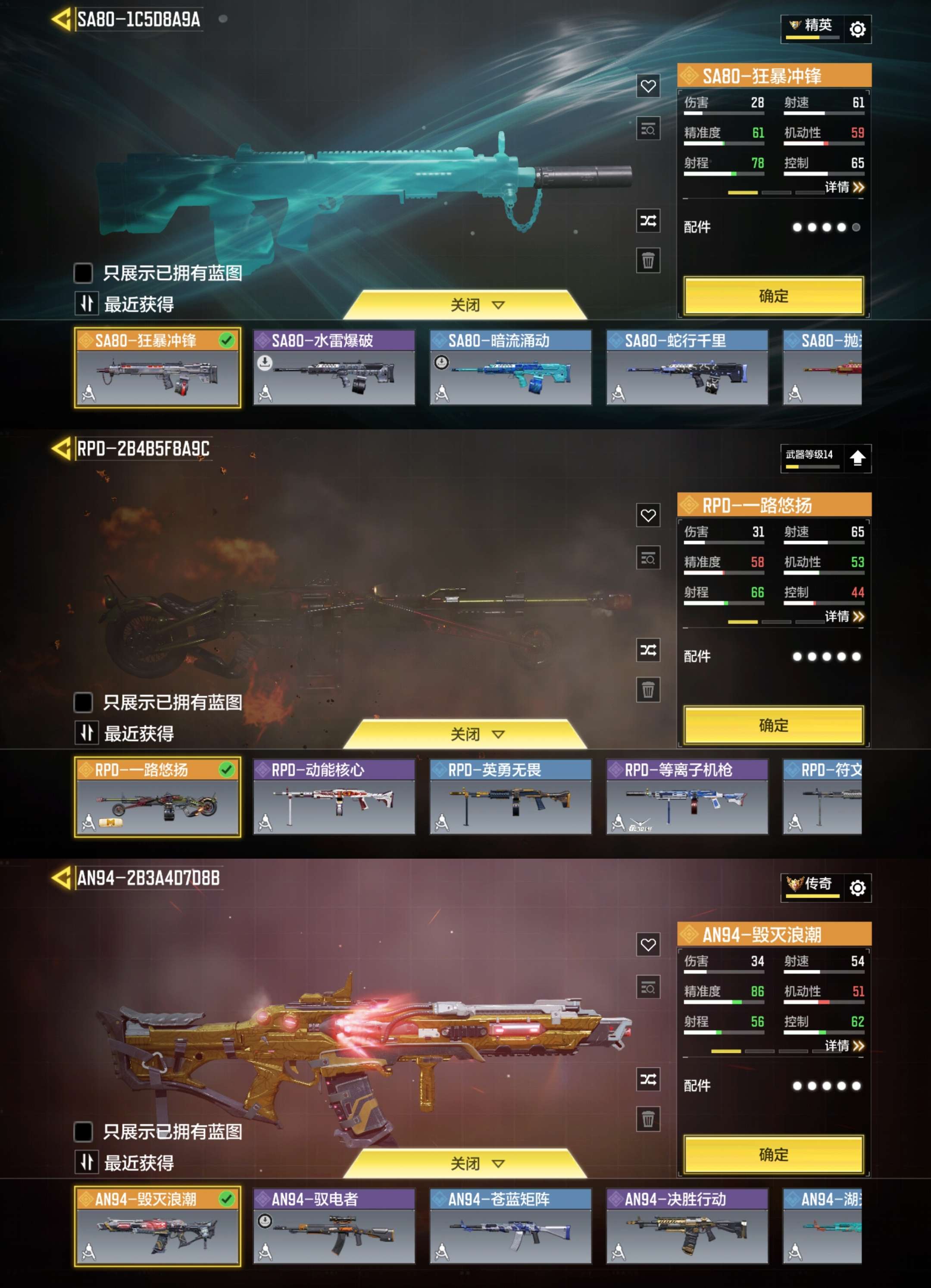
Task: Pick the SA80-蛇行千里 blueprint card
Action: tap(687, 367)
